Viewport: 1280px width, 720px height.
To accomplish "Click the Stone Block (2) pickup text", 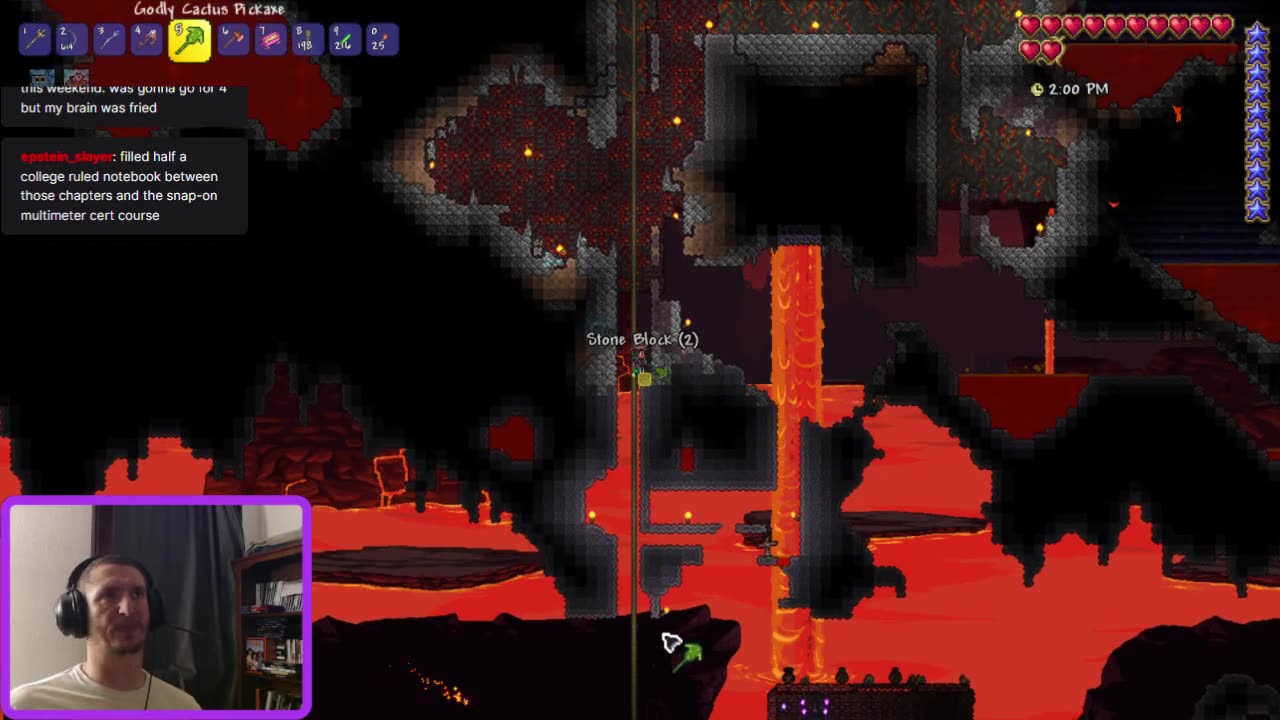I will click(643, 340).
